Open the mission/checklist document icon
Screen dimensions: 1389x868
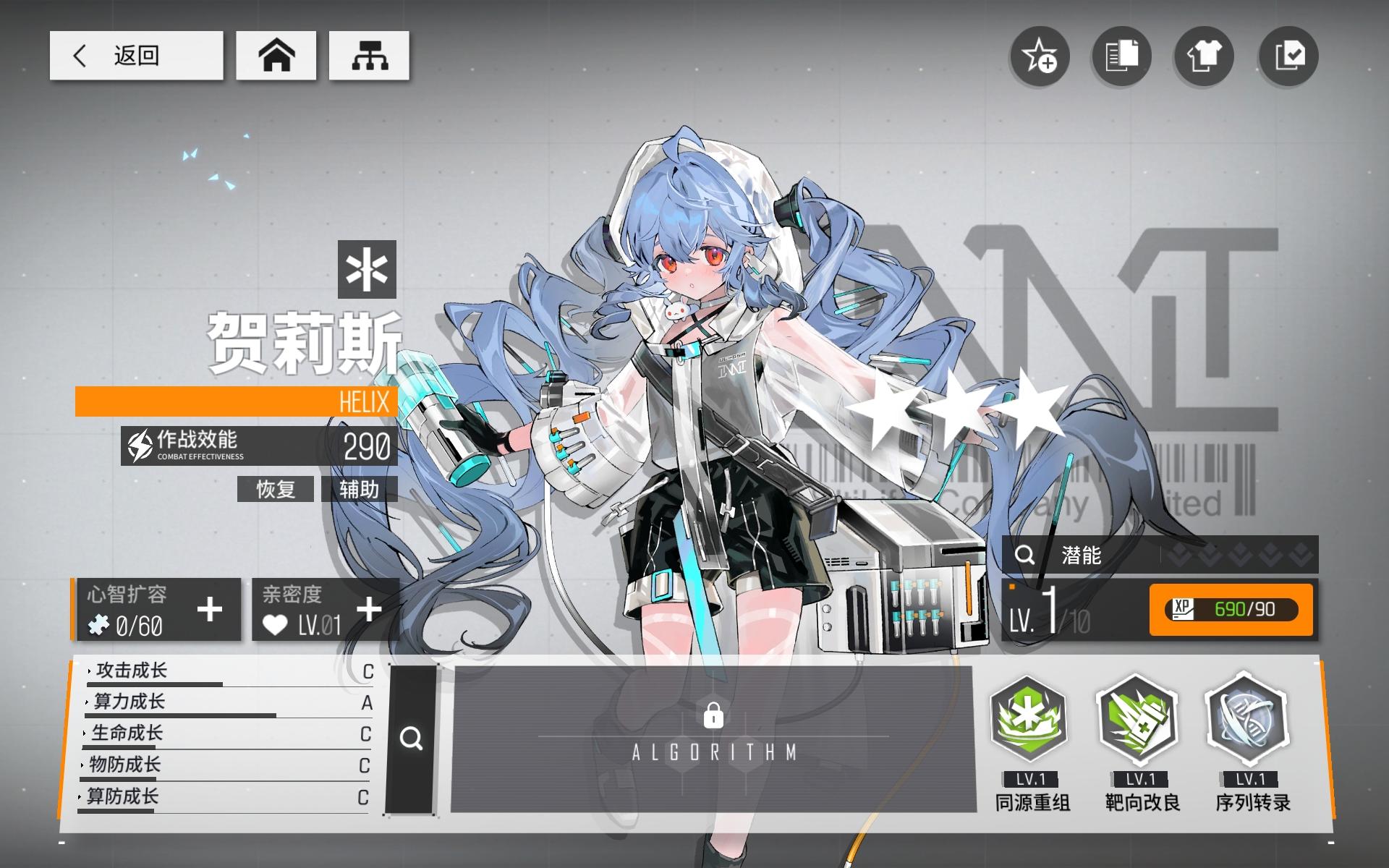1288,57
